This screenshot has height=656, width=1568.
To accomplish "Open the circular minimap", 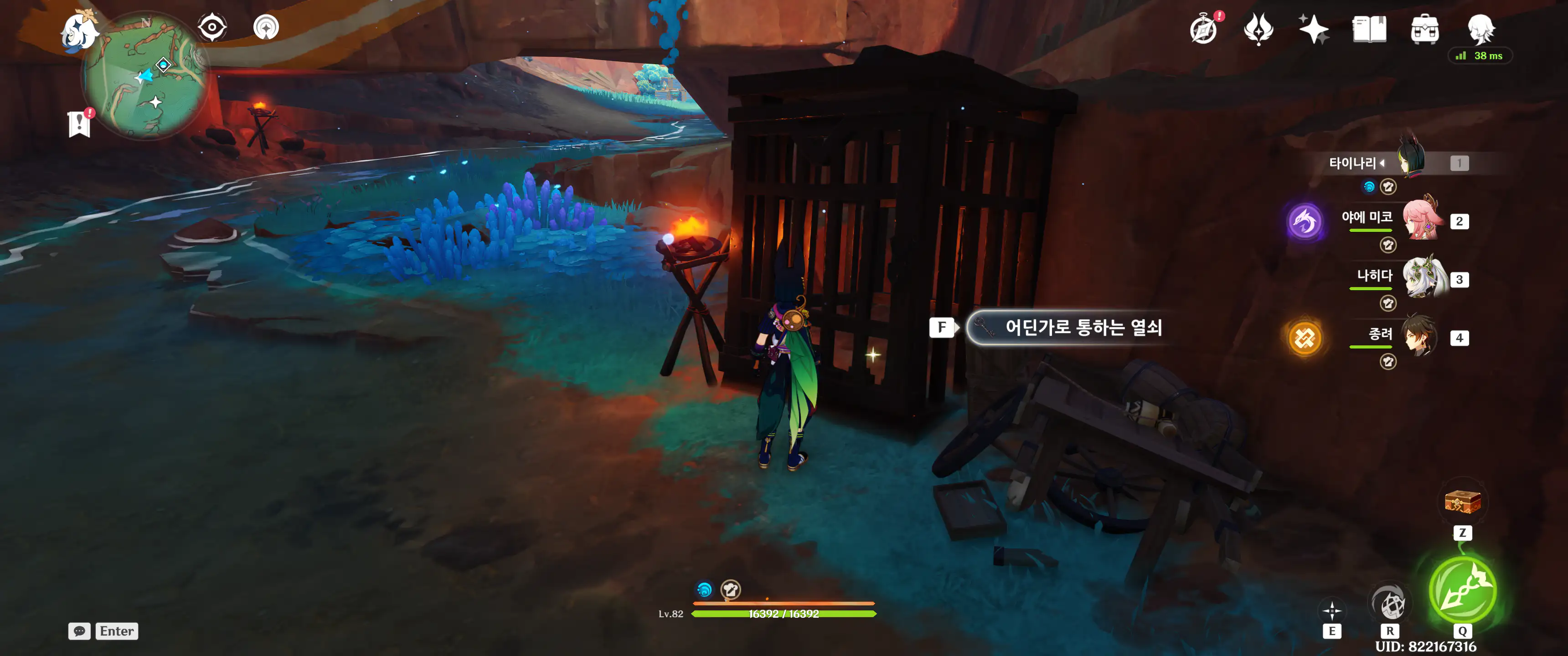I will click(x=146, y=76).
